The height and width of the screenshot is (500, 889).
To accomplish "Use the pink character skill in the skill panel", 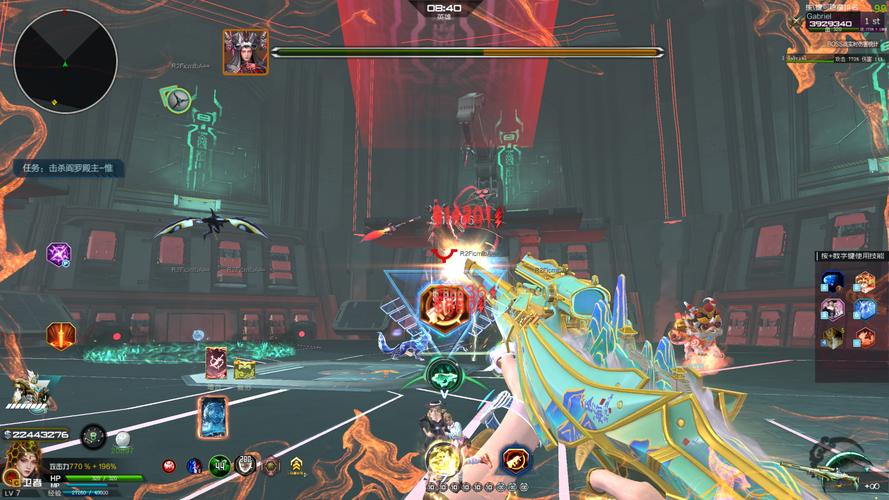I will pos(832,310).
